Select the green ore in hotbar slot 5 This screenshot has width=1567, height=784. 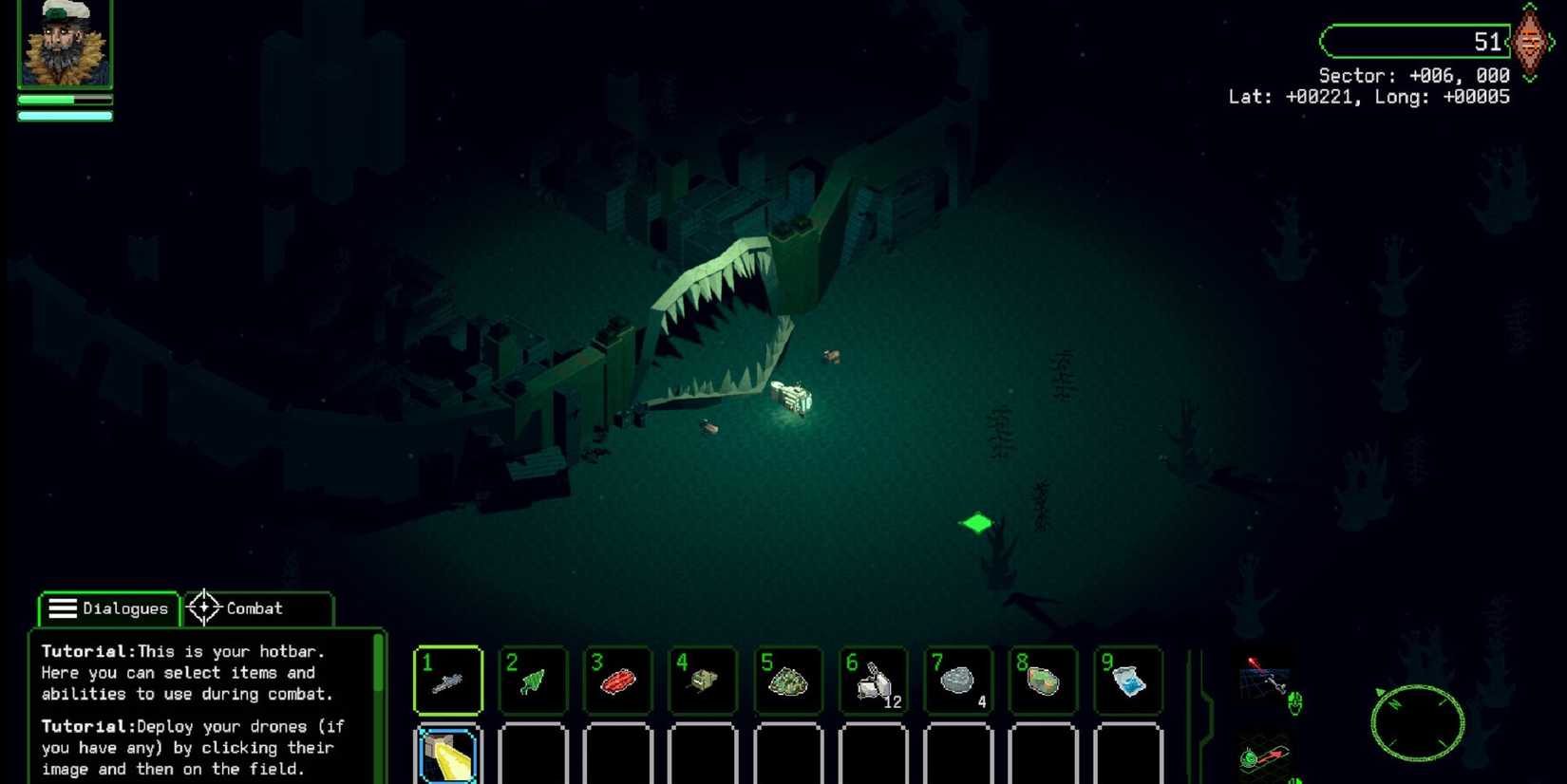pyautogui.click(x=787, y=680)
